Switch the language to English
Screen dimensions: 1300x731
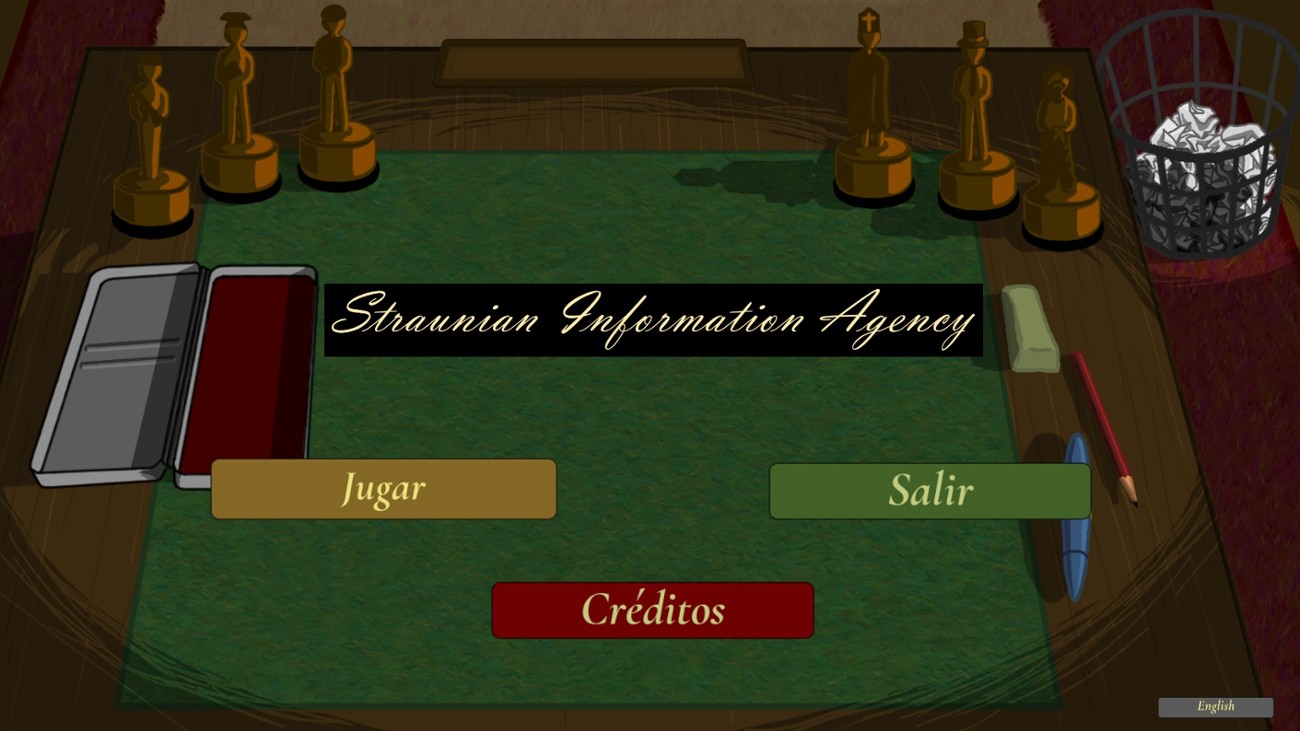click(x=1216, y=706)
